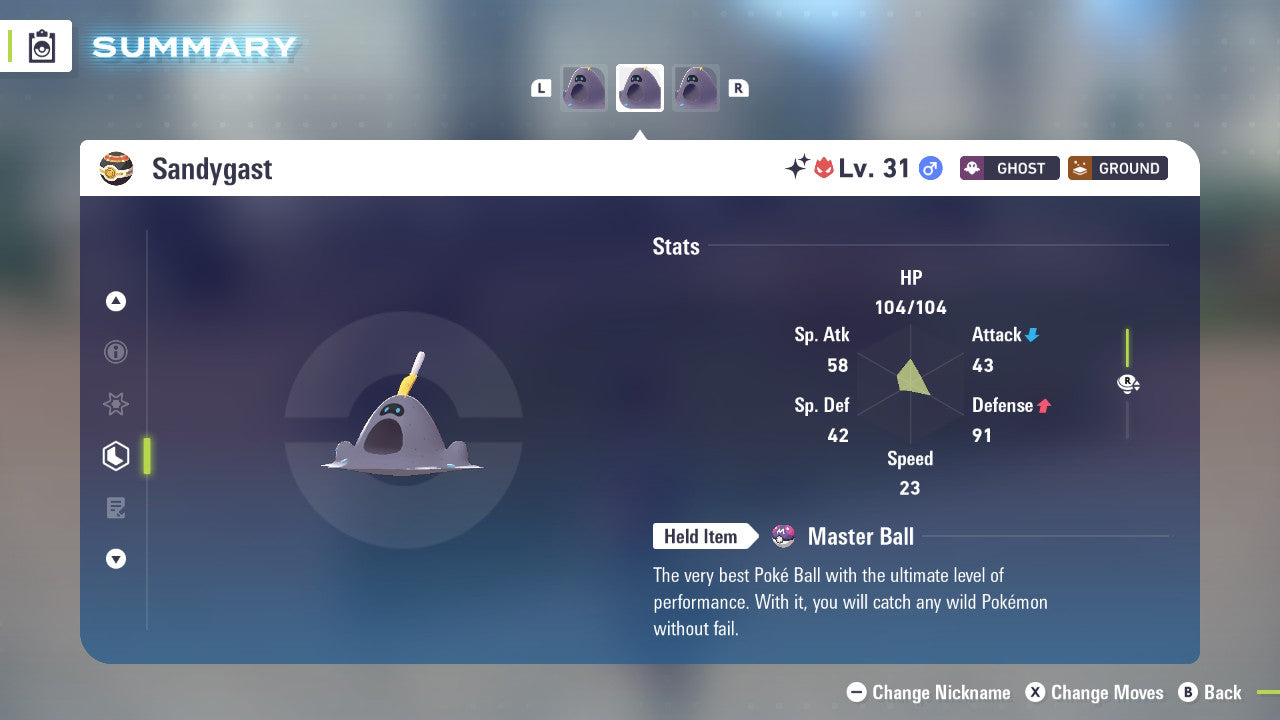Select the star-shaped moves icon in sidebar
The image size is (1280, 720).
[116, 404]
